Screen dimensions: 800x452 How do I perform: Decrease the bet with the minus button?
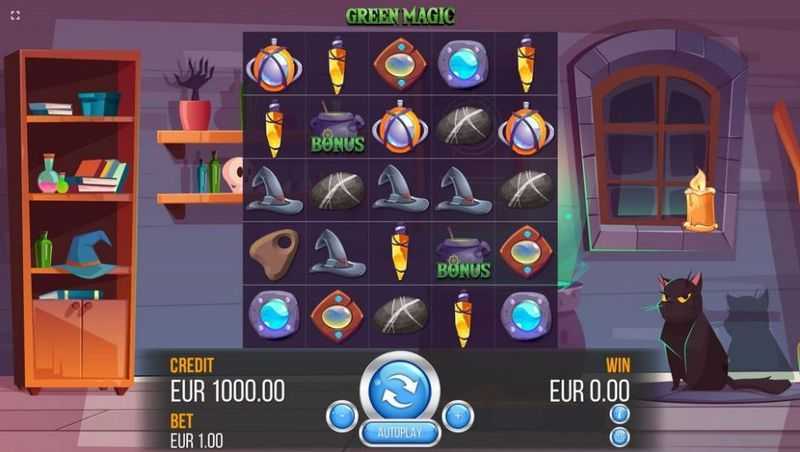pyautogui.click(x=341, y=415)
